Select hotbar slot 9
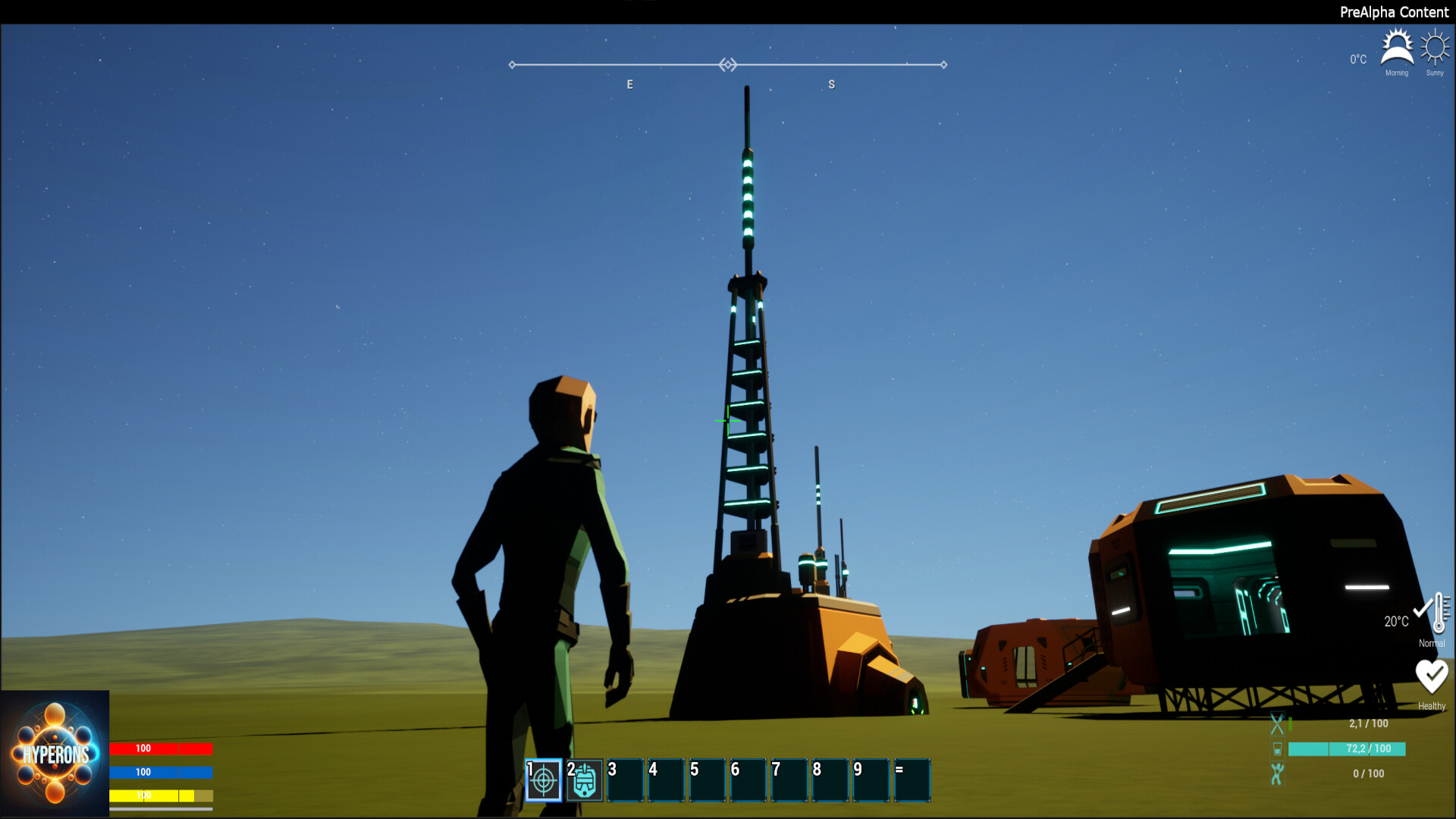Screen dimensions: 1456x819 tap(870, 779)
